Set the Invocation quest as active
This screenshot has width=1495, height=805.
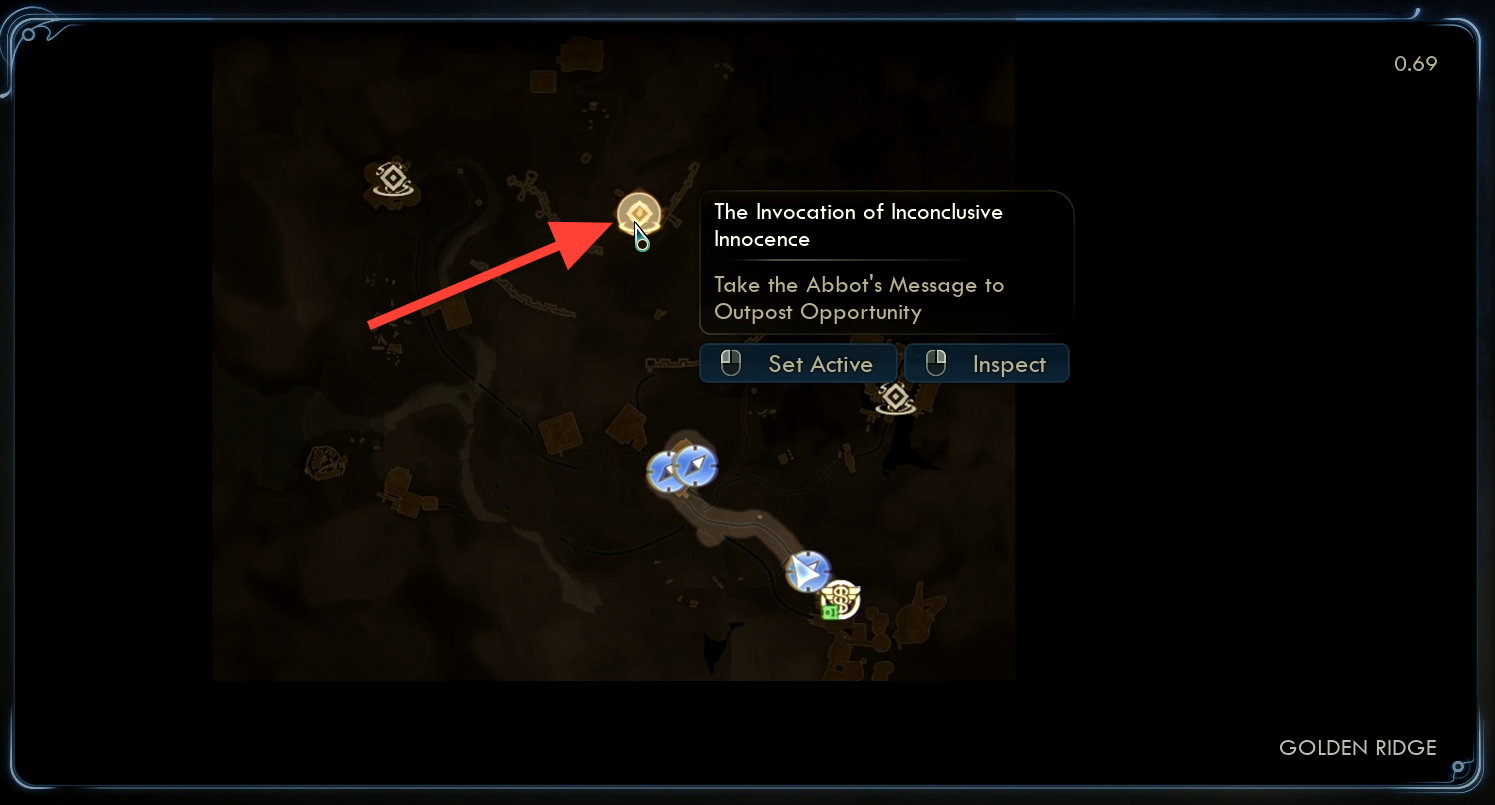800,364
